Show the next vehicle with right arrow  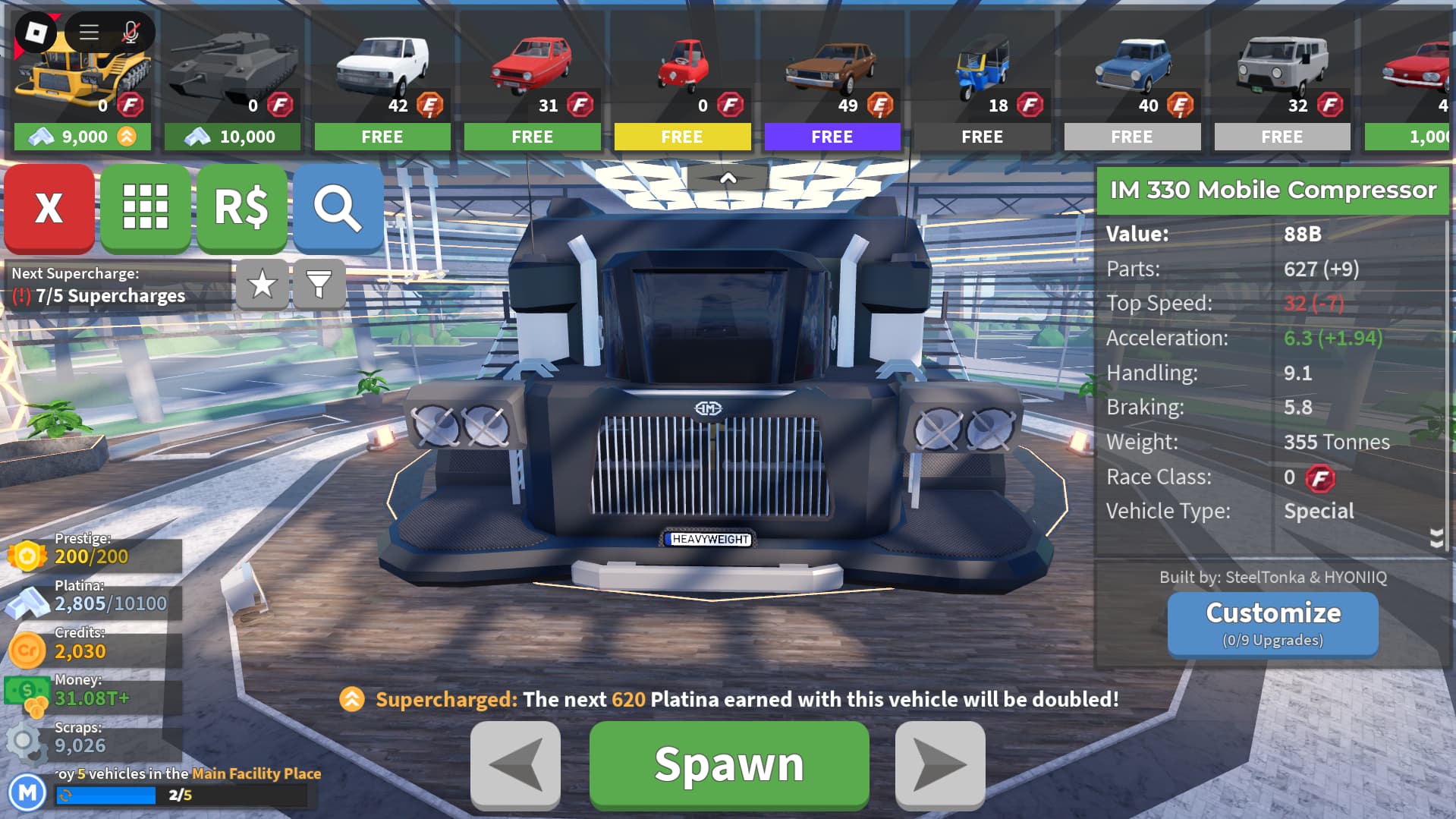[939, 764]
